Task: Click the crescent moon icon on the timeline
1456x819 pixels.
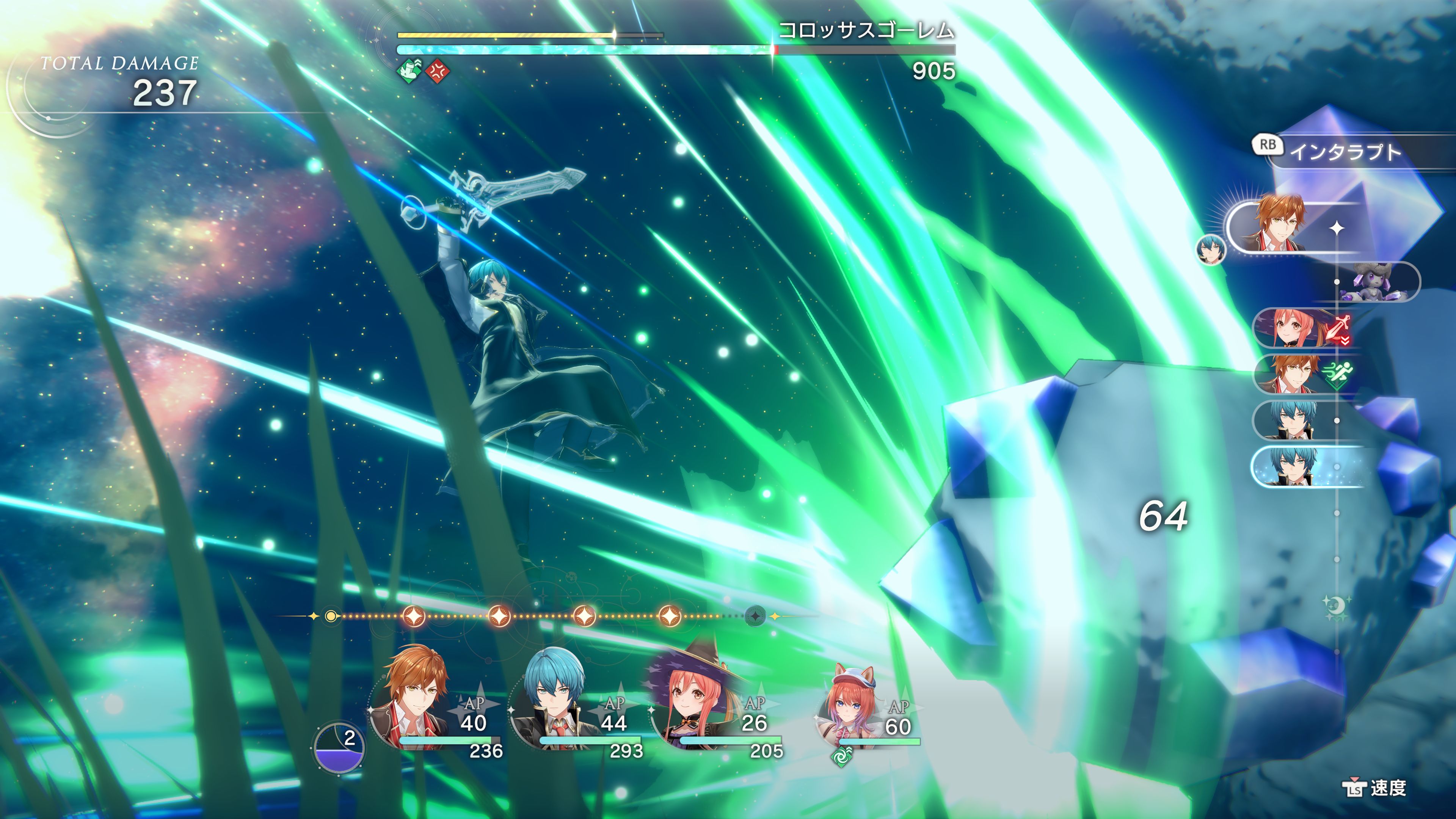Action: (x=1337, y=606)
